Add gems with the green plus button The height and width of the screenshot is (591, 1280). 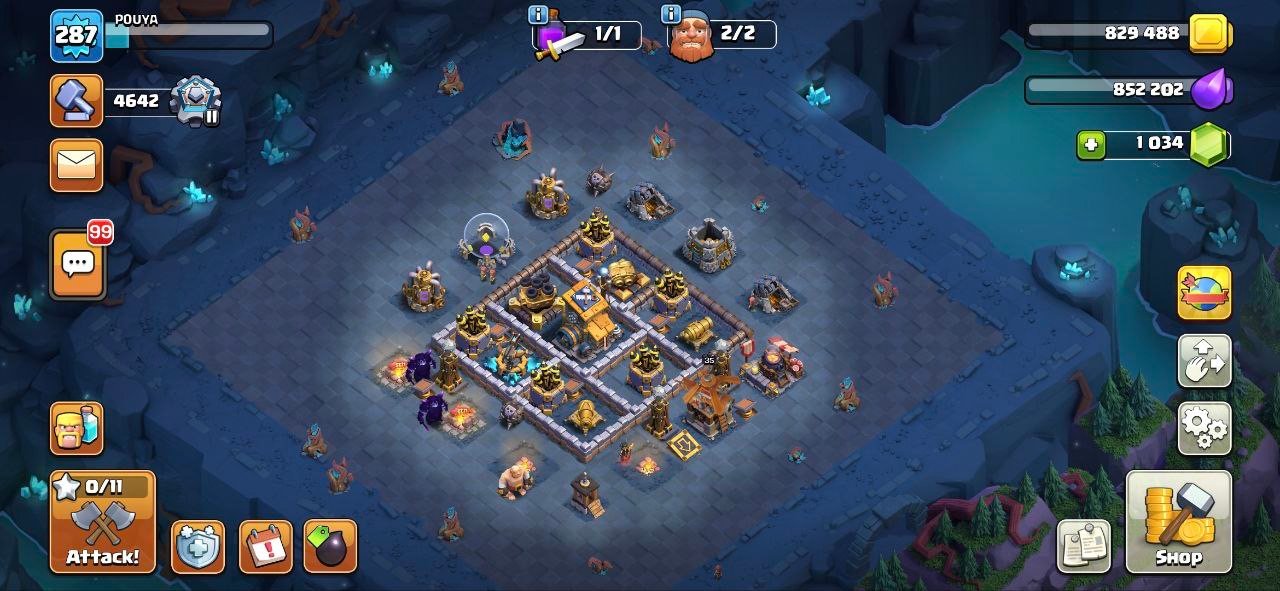tap(1091, 144)
